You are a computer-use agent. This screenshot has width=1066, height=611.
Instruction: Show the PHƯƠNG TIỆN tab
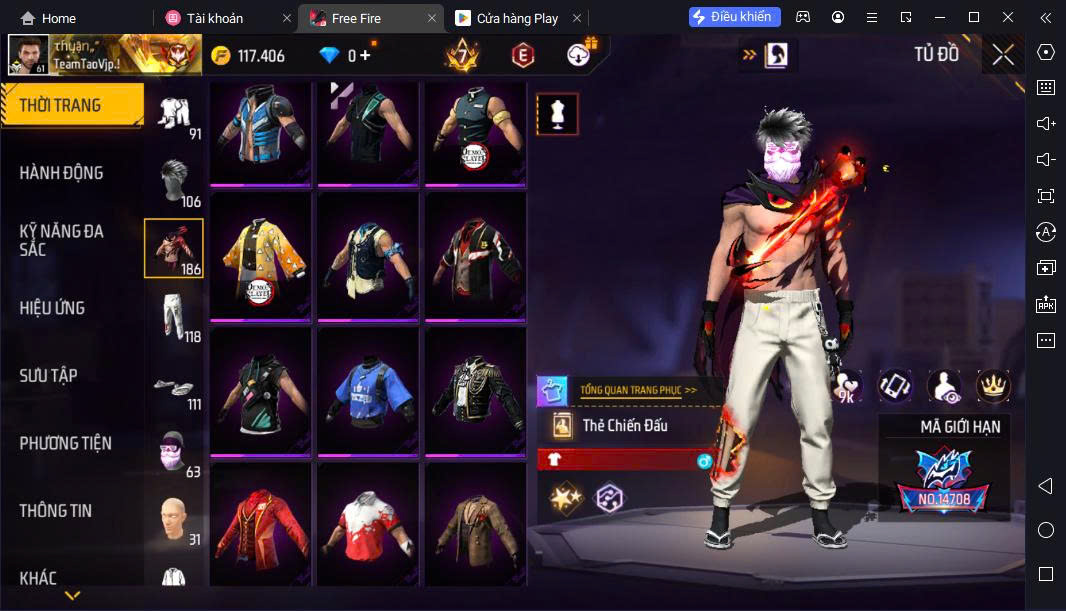[x=66, y=443]
